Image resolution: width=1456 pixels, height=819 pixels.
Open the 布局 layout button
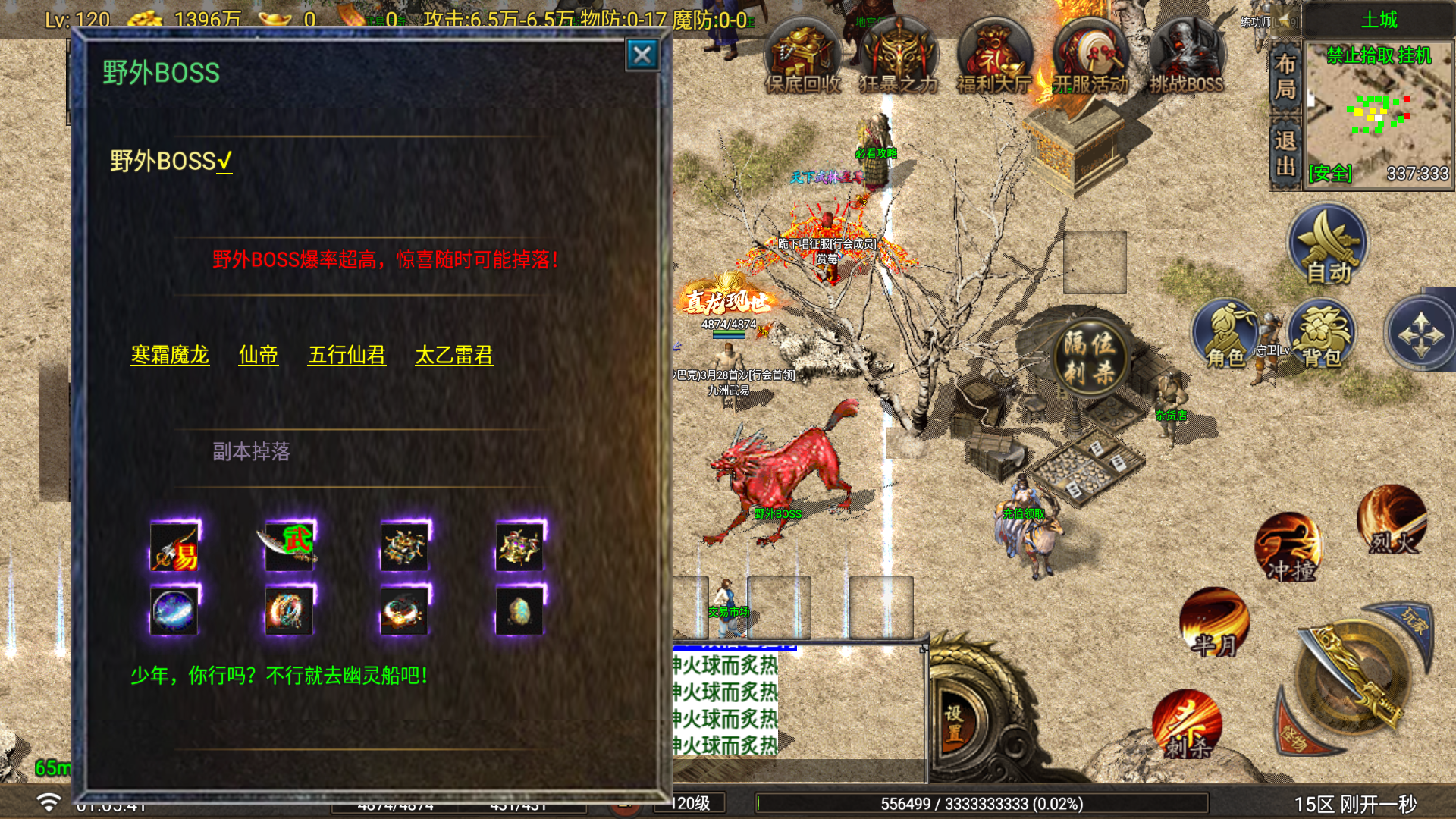pyautogui.click(x=1285, y=77)
